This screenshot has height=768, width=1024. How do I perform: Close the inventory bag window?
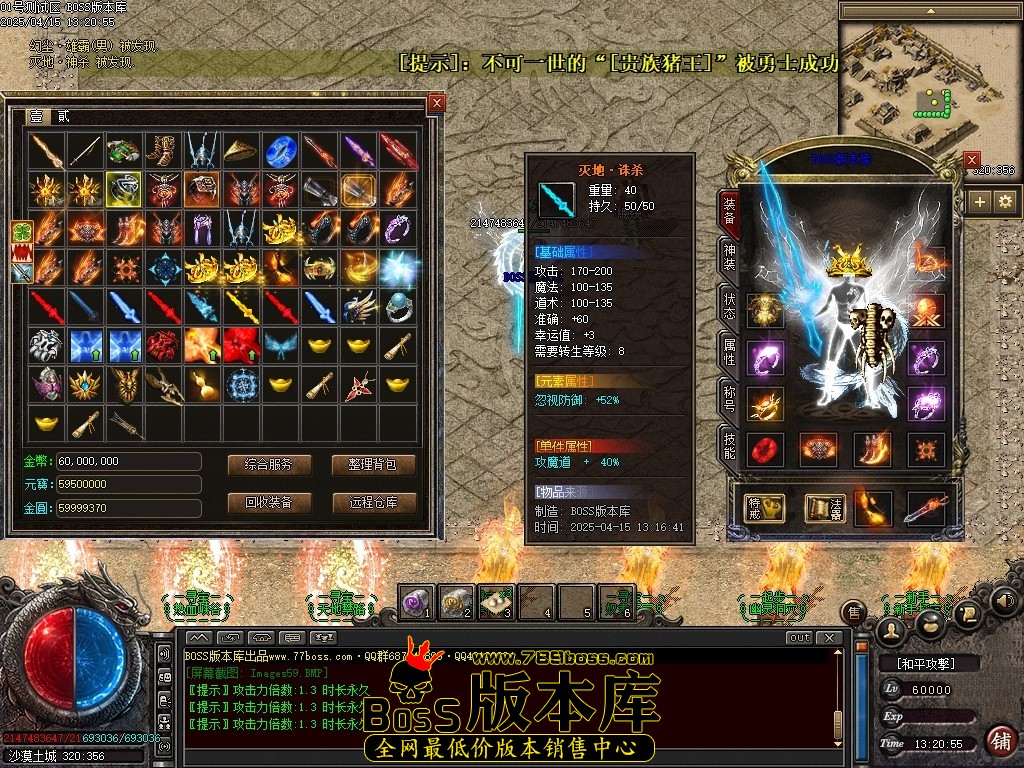click(436, 103)
